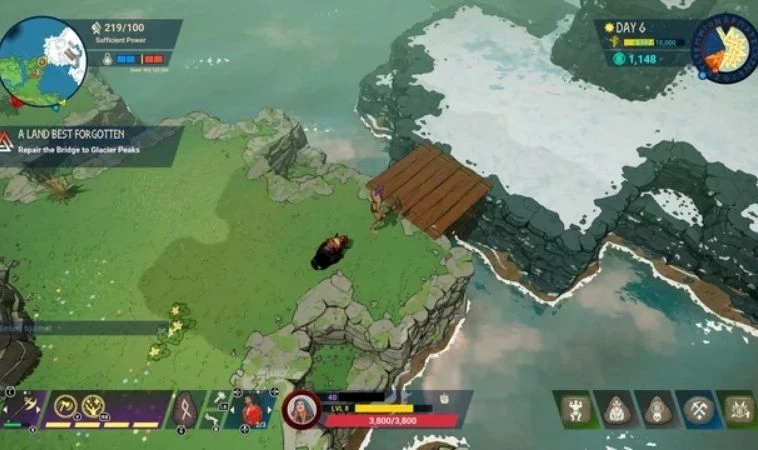Select the rune stone slot
The image size is (758, 450).
(x=186, y=409)
